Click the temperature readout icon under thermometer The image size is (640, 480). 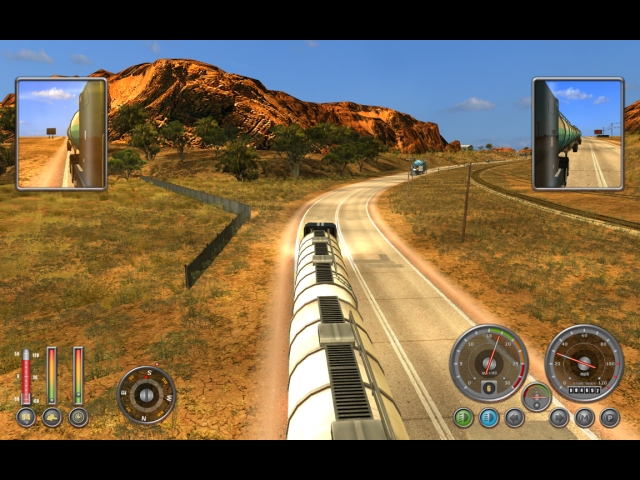pyautogui.click(x=26, y=417)
